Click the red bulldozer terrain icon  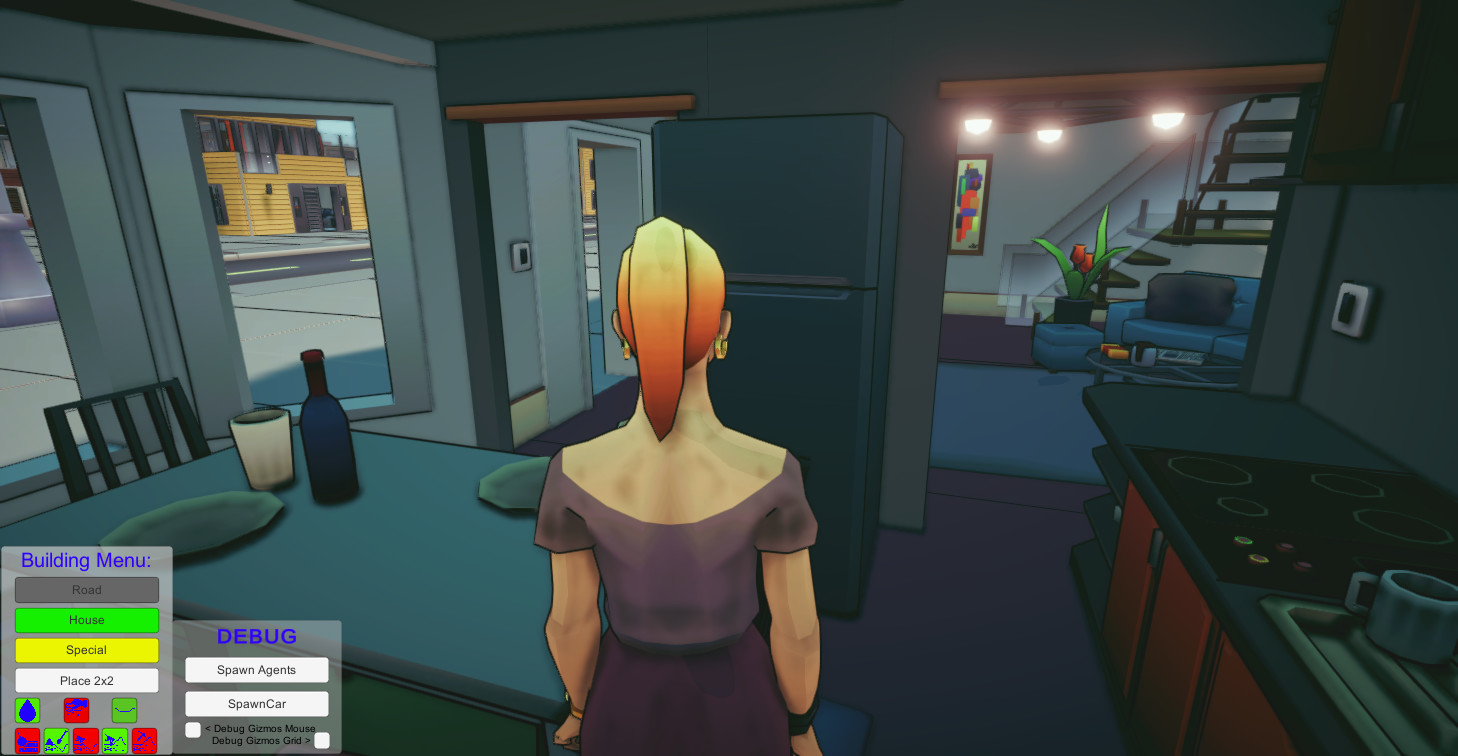click(27, 741)
